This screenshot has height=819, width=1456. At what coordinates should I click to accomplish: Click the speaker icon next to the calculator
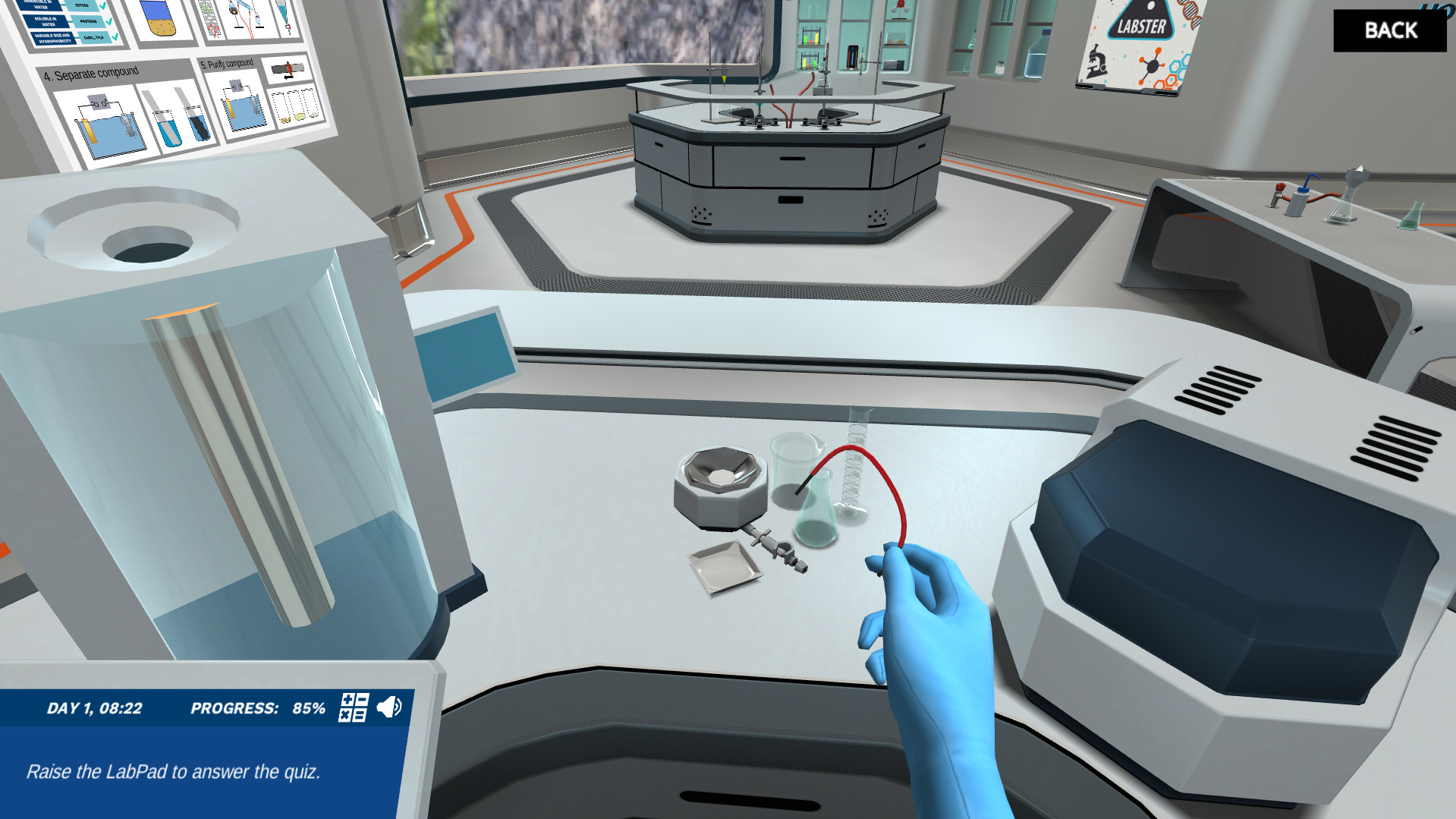point(388,707)
